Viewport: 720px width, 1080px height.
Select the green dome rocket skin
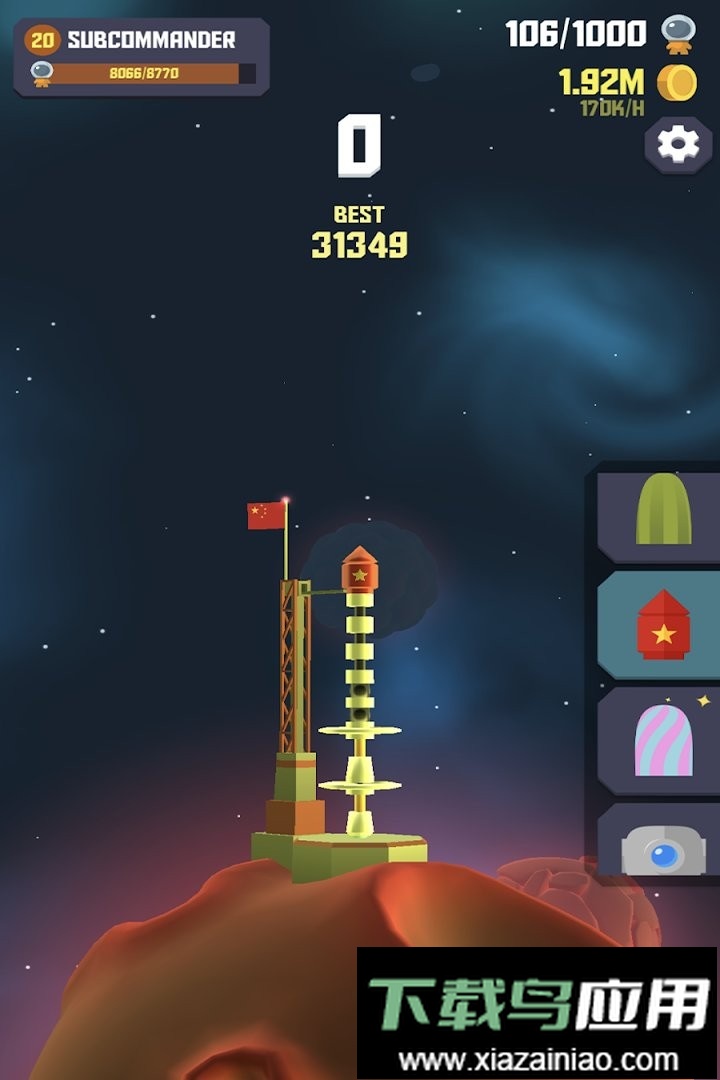[663, 513]
